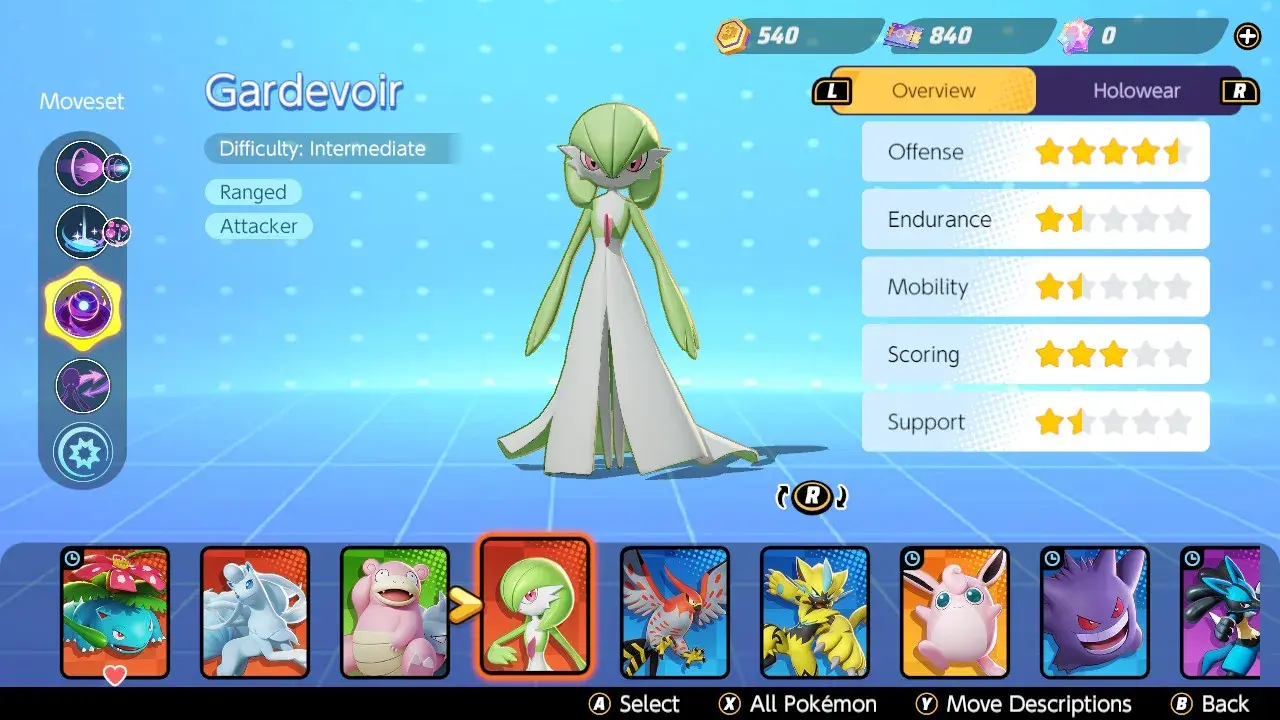
Task: Select the Lucario portrait card
Action: coord(1220,612)
